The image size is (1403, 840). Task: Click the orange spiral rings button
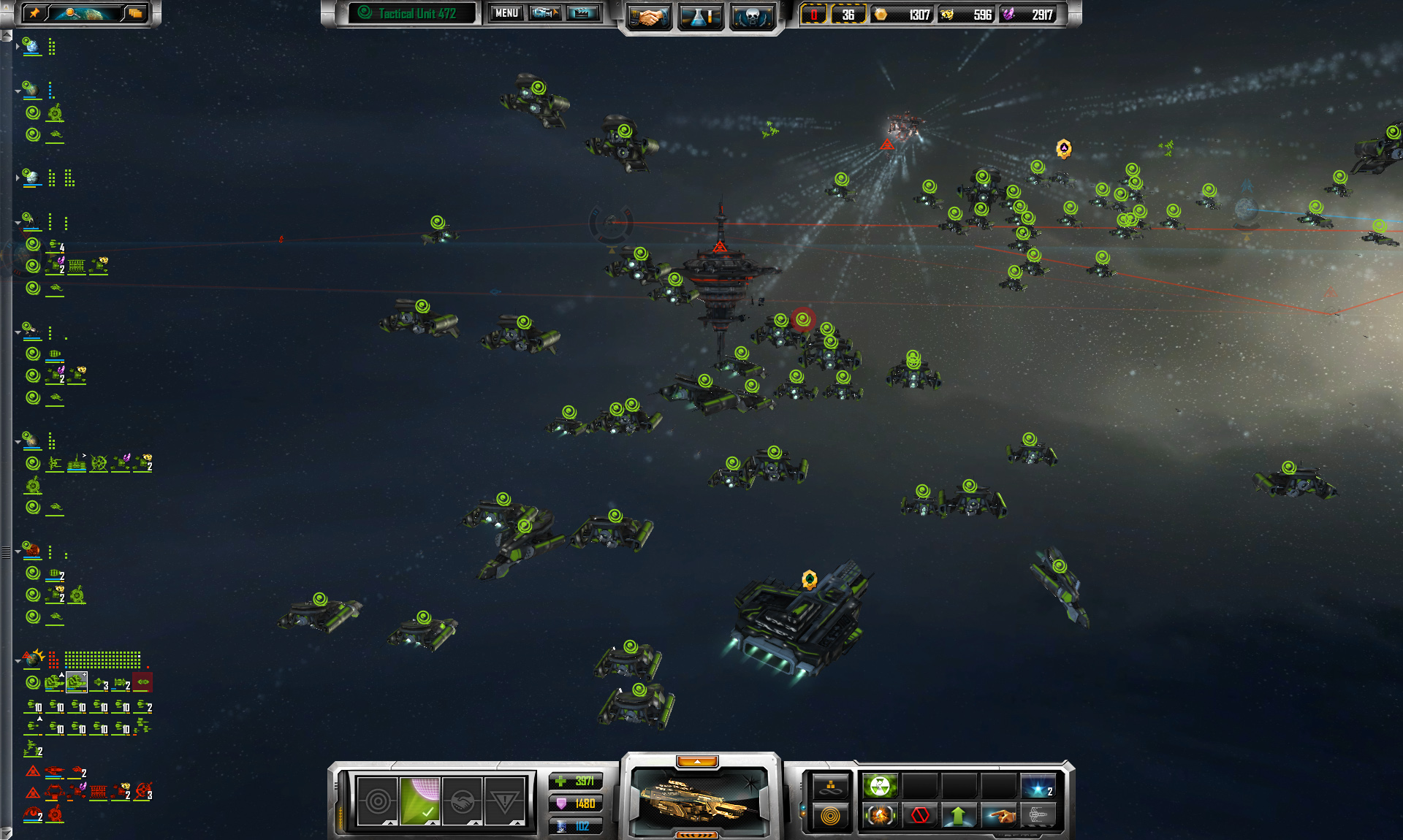[831, 816]
